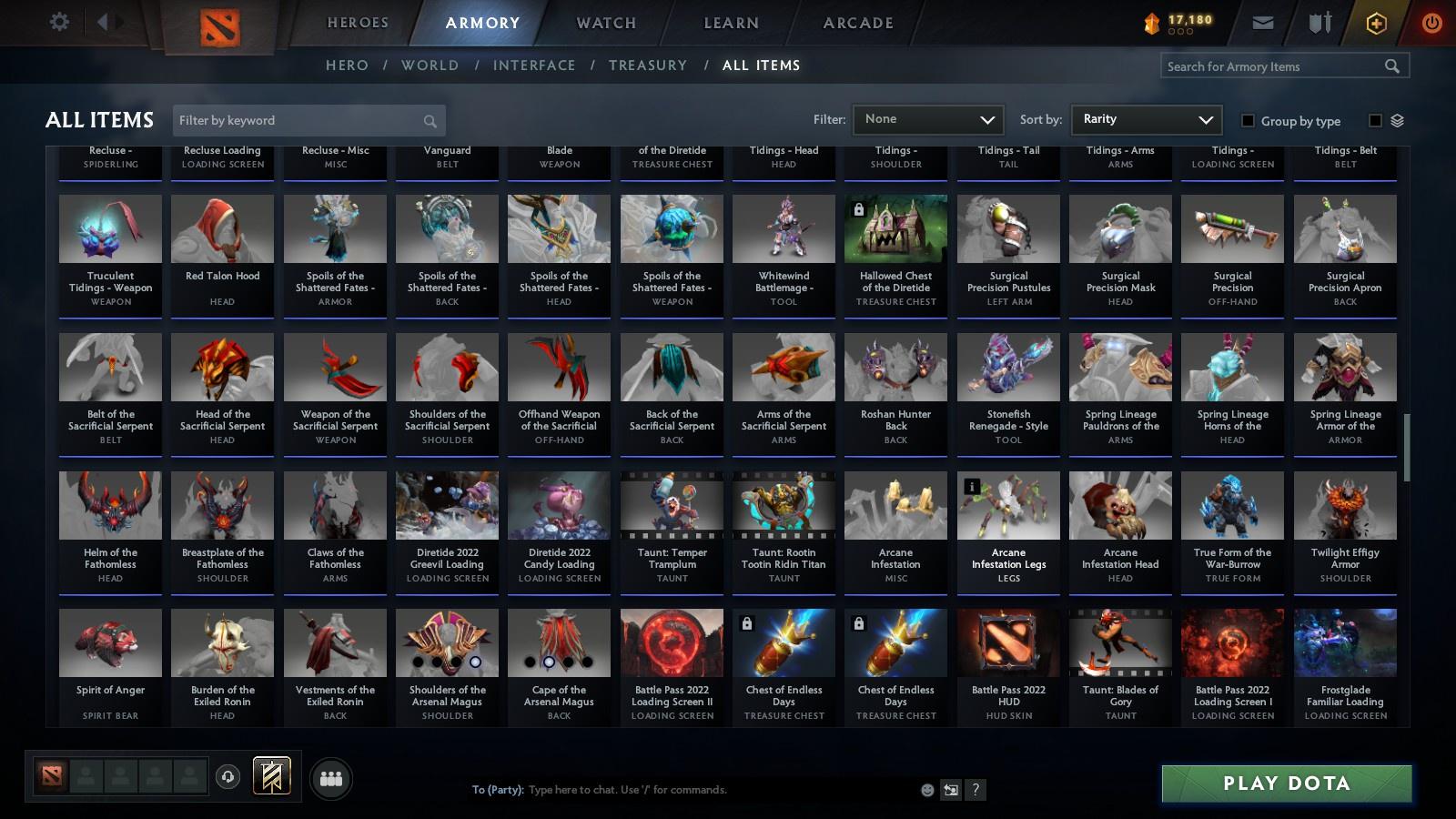The width and height of the screenshot is (1456, 819).
Task: Click the power/exit icon at top right
Action: [1431, 23]
